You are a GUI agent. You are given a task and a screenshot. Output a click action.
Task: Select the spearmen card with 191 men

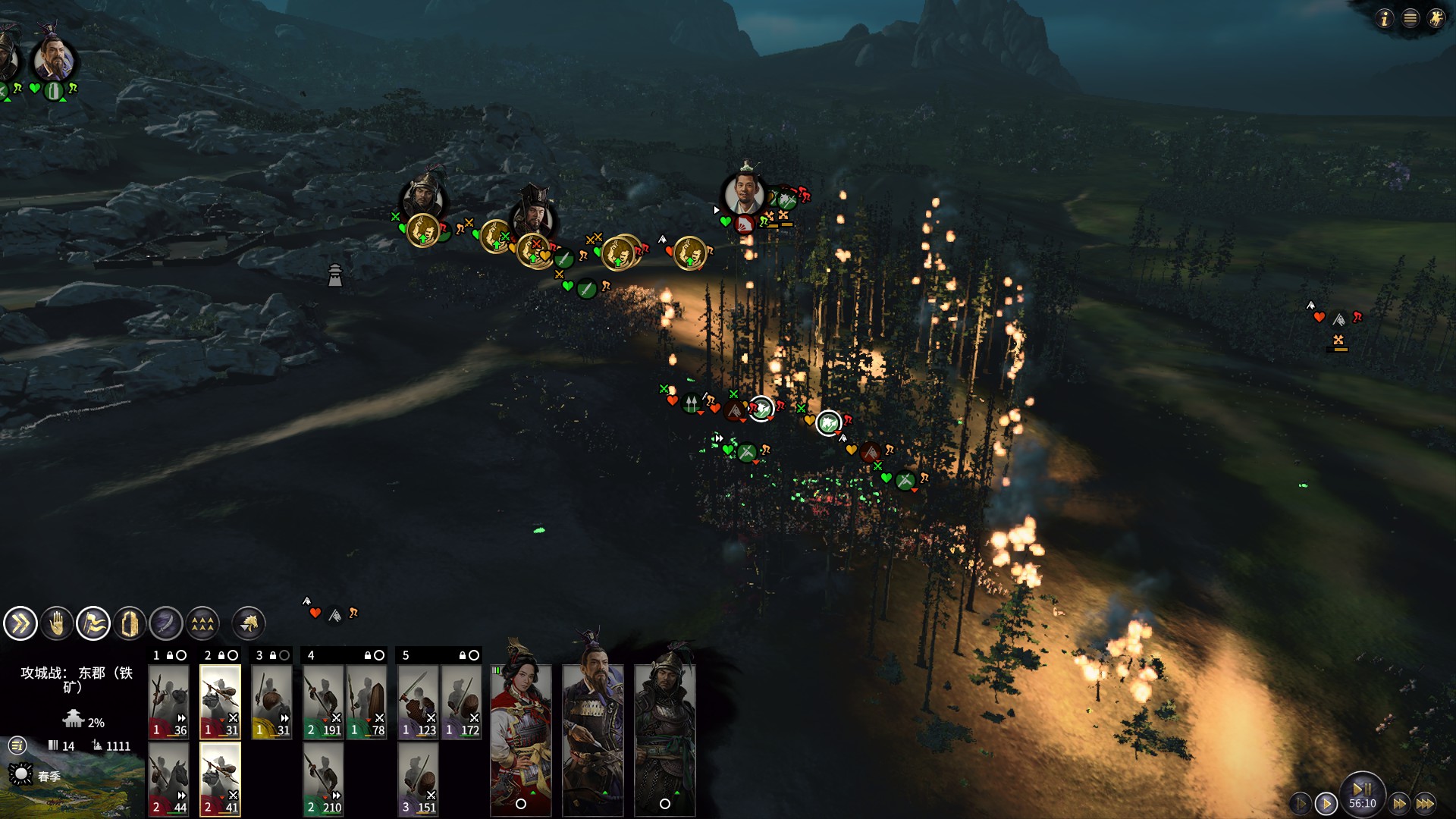click(x=323, y=701)
